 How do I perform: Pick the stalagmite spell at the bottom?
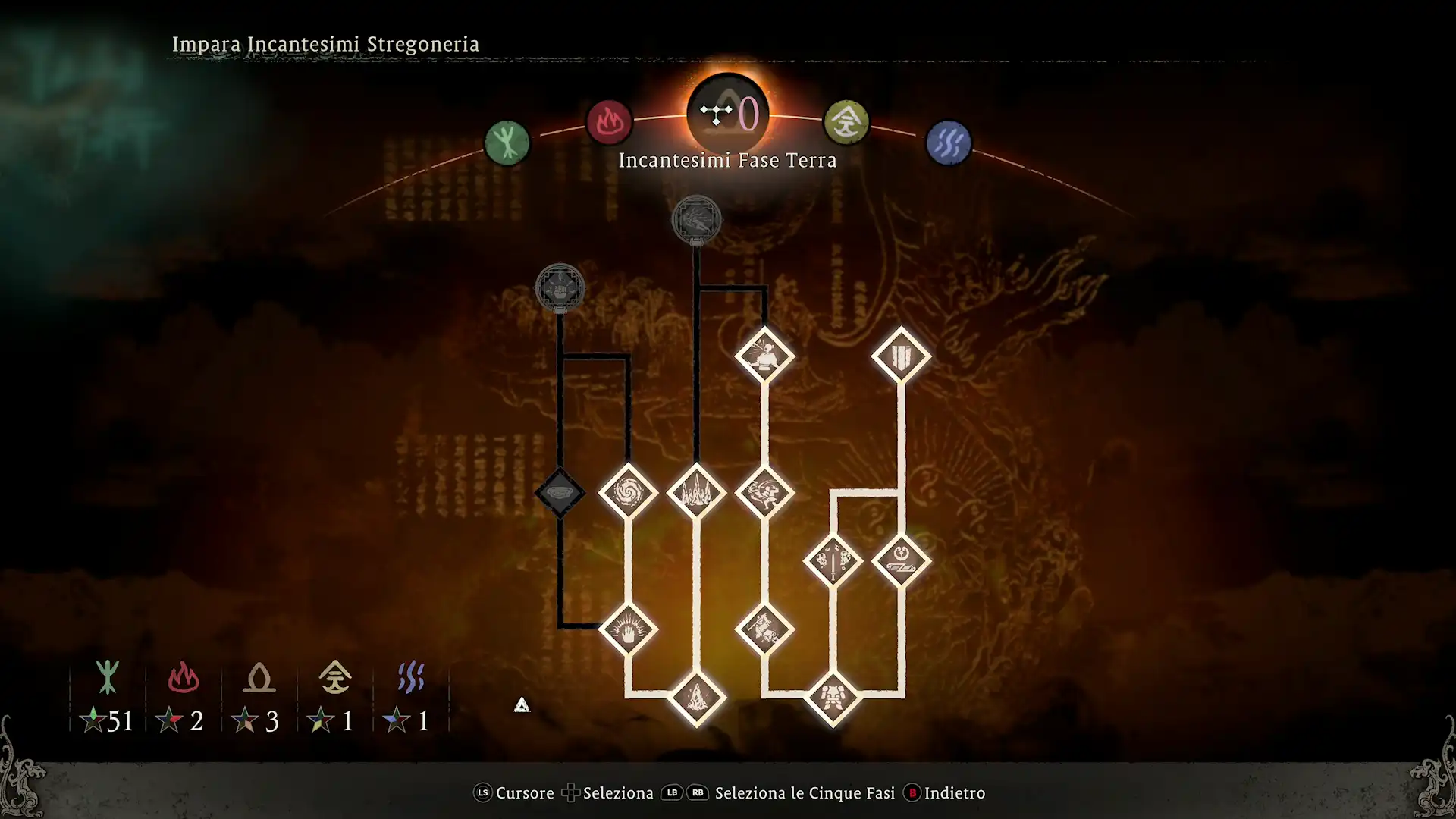click(x=697, y=700)
